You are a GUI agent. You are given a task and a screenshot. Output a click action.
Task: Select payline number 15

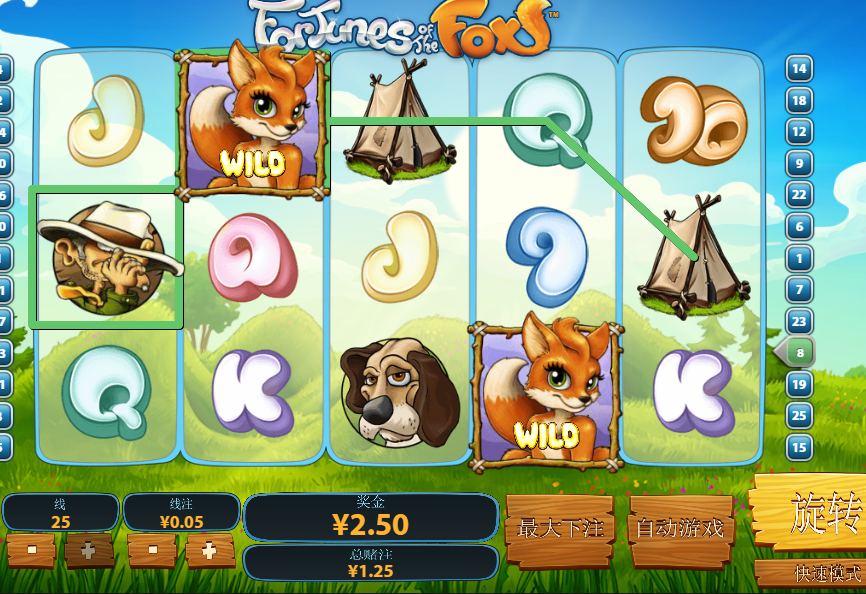pos(799,447)
